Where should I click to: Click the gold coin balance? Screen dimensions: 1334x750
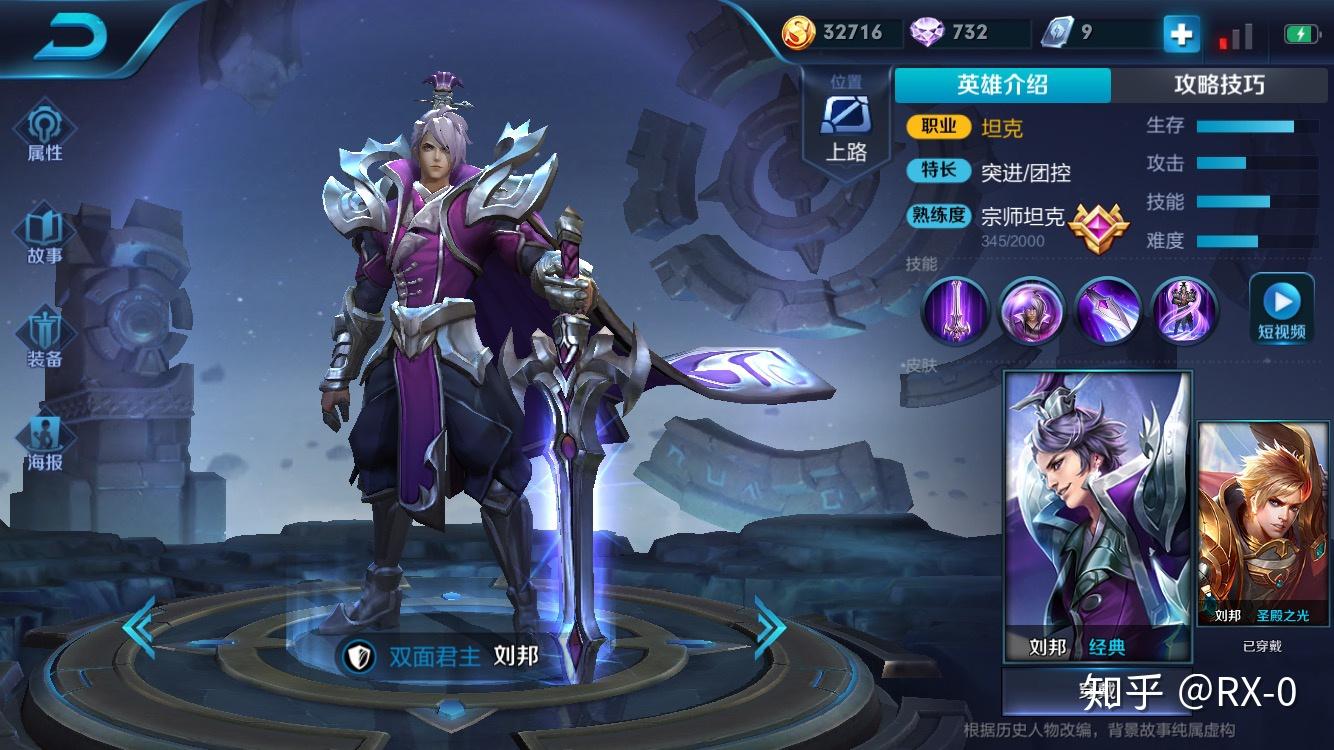click(833, 33)
